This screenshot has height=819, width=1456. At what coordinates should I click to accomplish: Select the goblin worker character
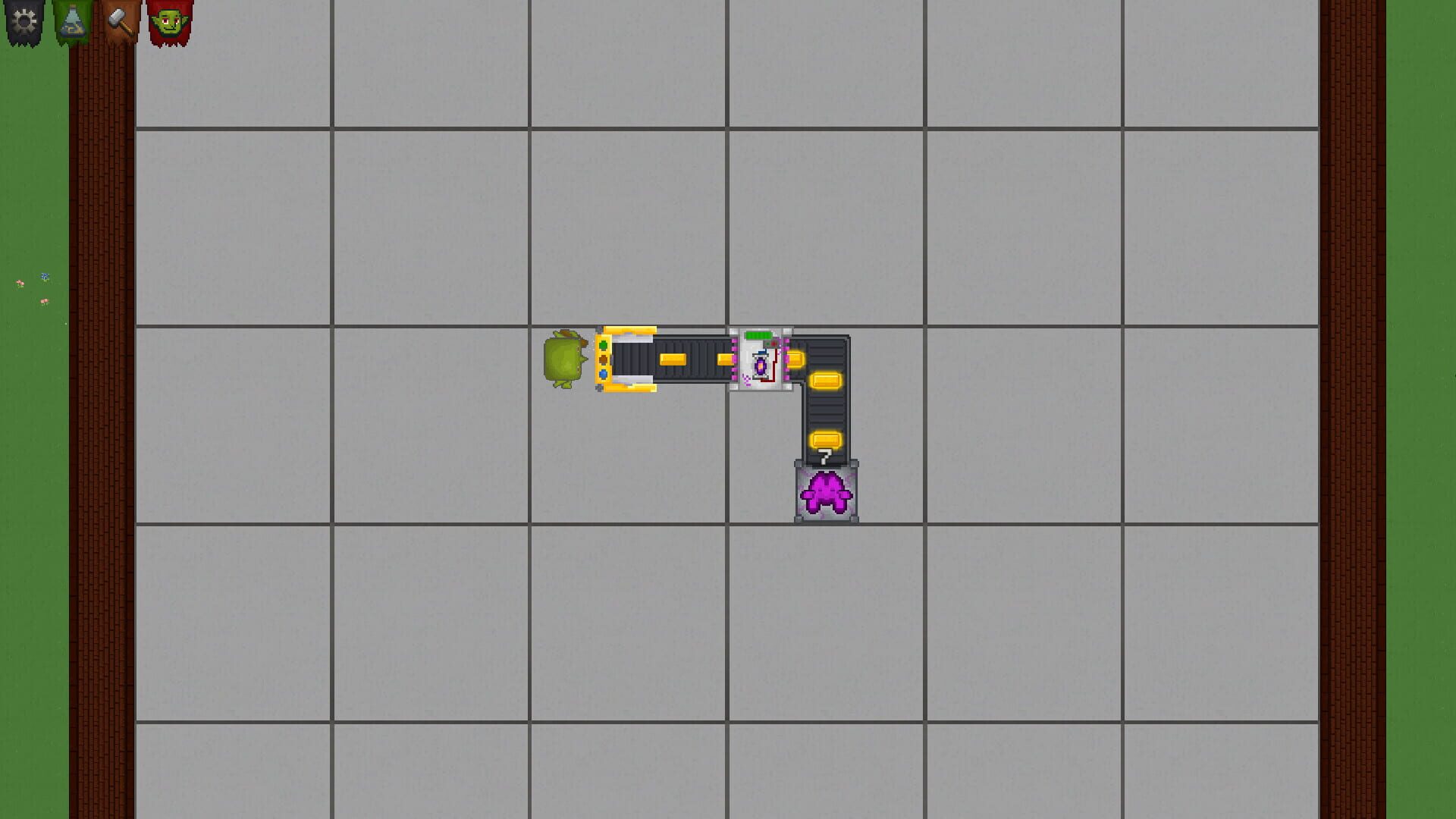point(563,358)
